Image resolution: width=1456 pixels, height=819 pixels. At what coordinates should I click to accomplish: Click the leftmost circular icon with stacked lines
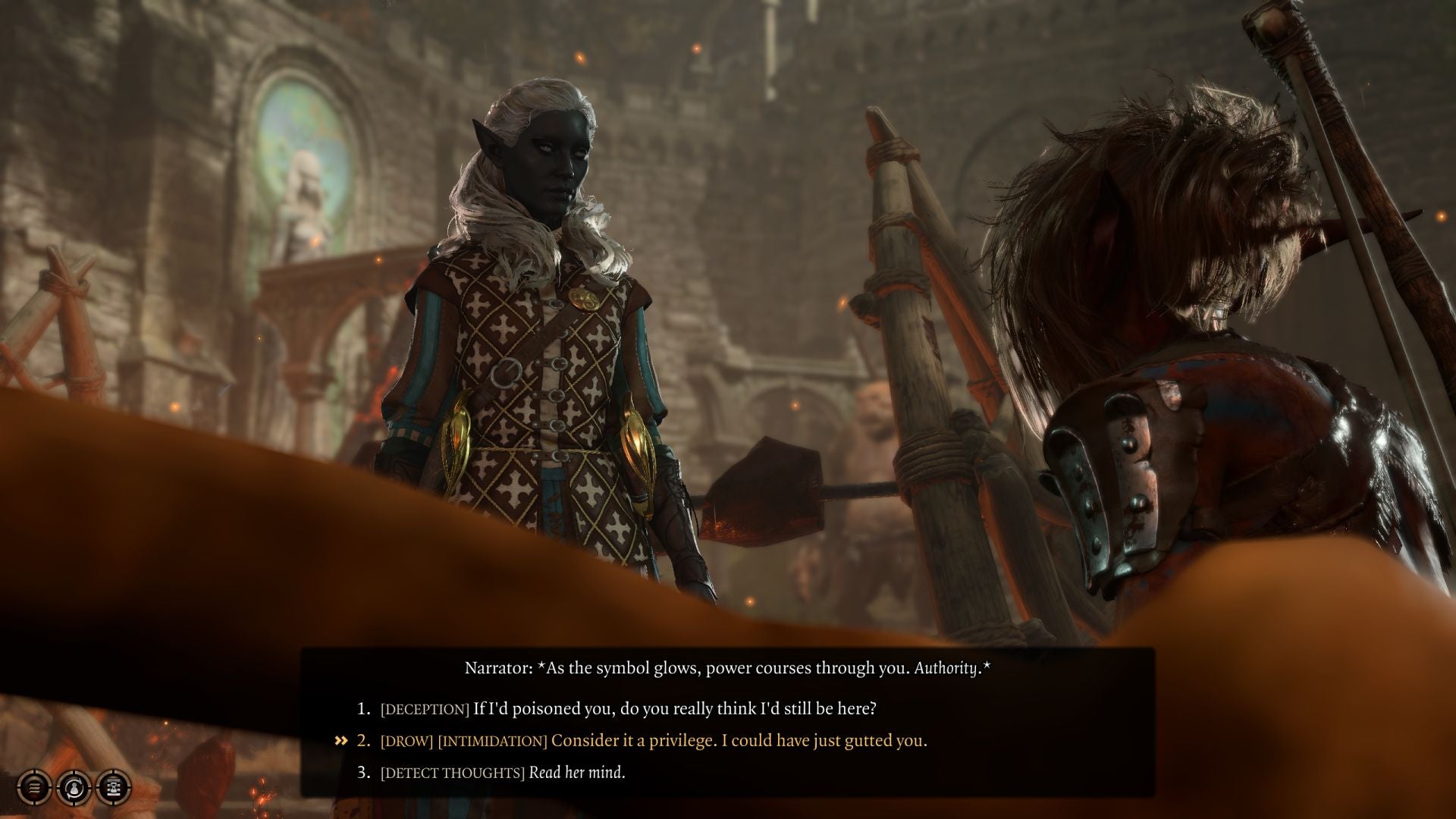(34, 788)
